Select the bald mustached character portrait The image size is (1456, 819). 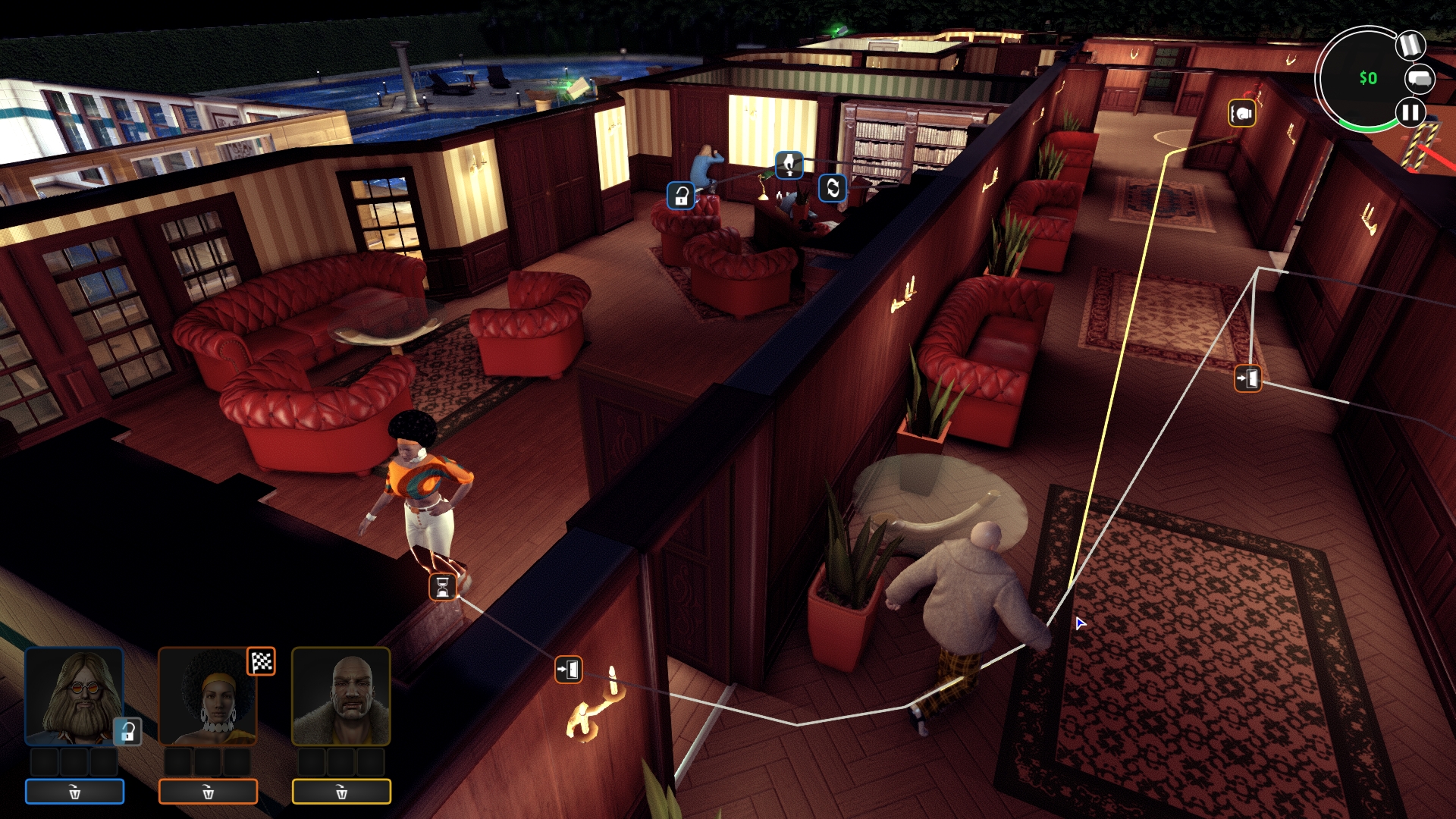(341, 696)
